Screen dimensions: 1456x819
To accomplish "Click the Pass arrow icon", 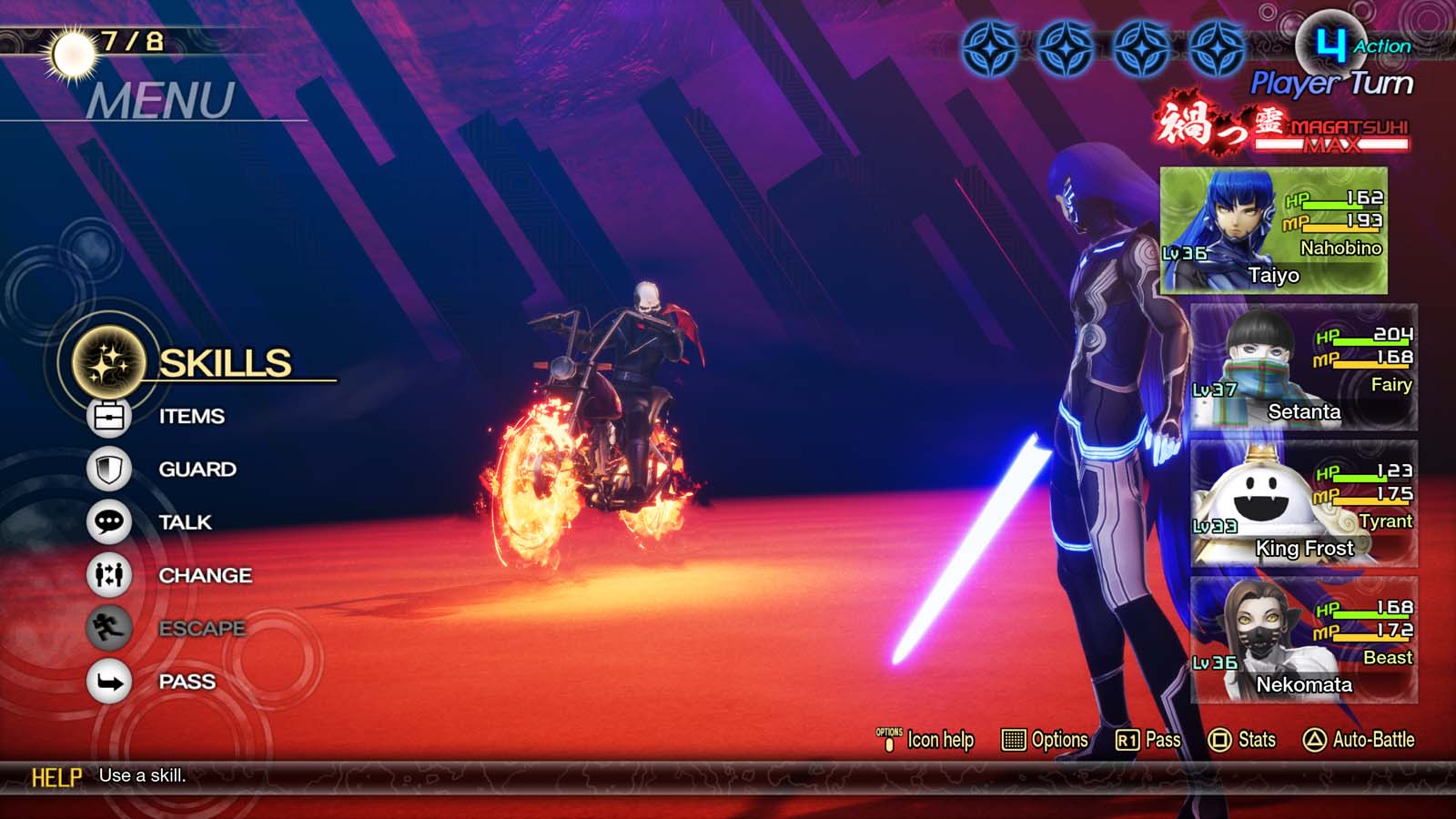I will click(108, 681).
